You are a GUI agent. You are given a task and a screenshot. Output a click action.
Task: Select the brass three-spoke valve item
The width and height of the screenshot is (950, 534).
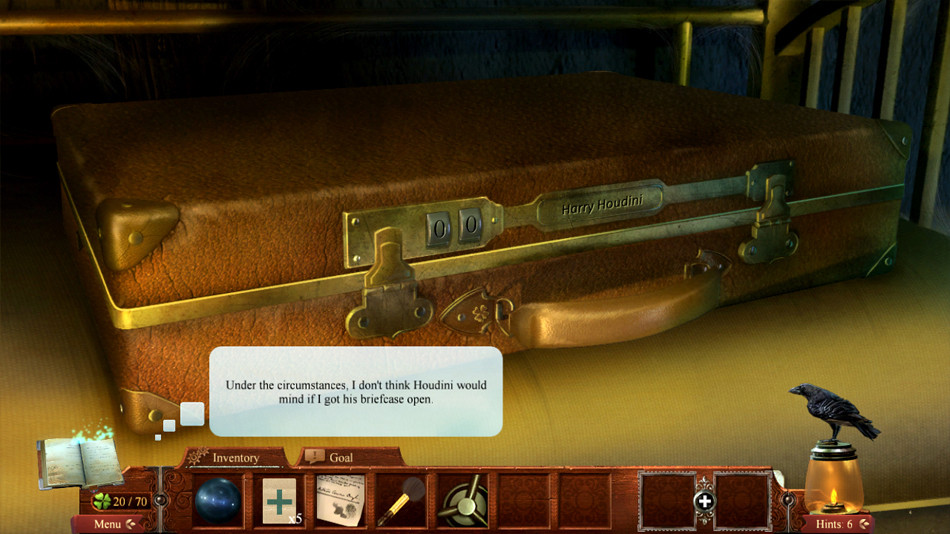click(461, 500)
